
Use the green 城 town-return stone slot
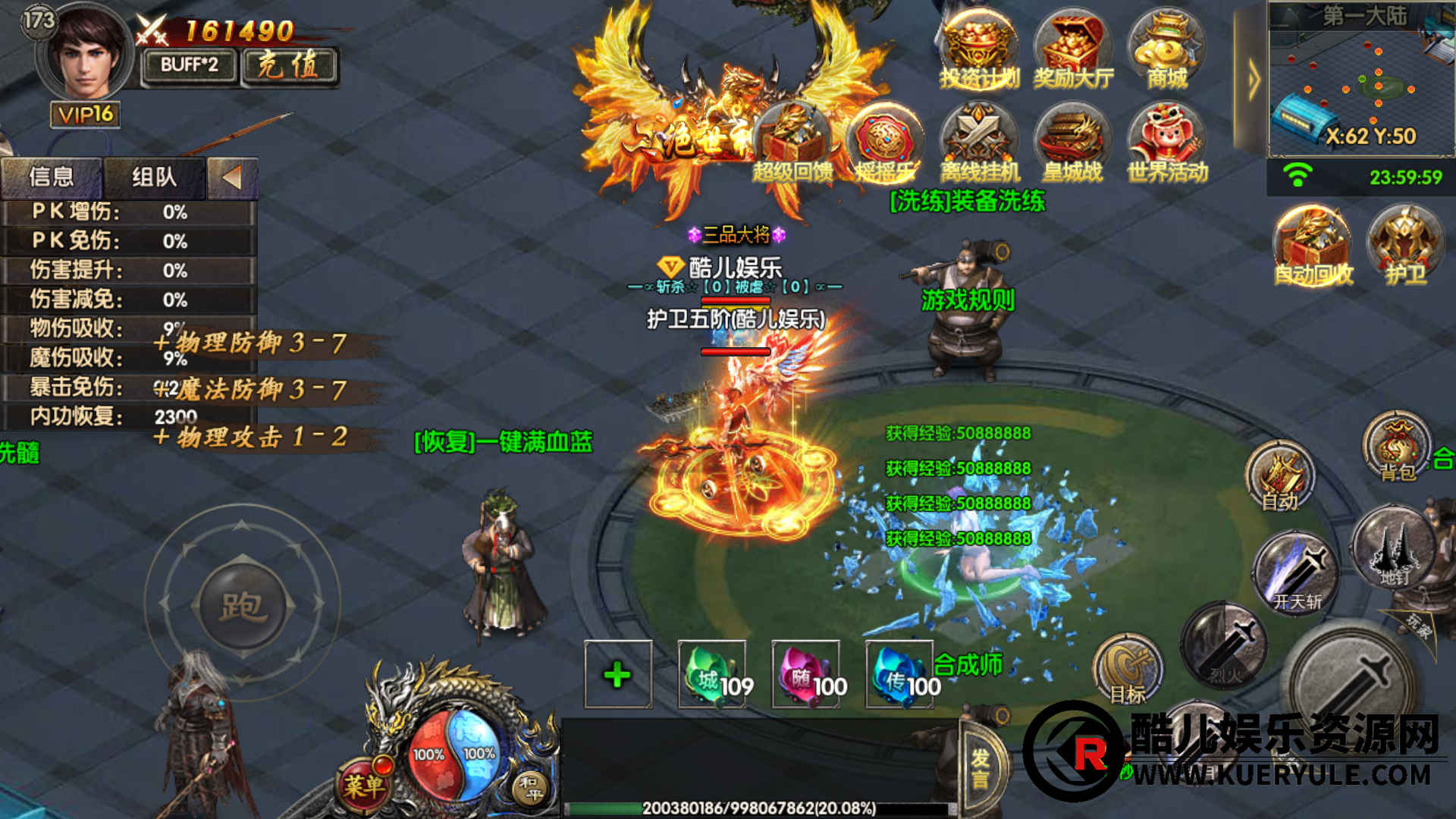coord(712,674)
